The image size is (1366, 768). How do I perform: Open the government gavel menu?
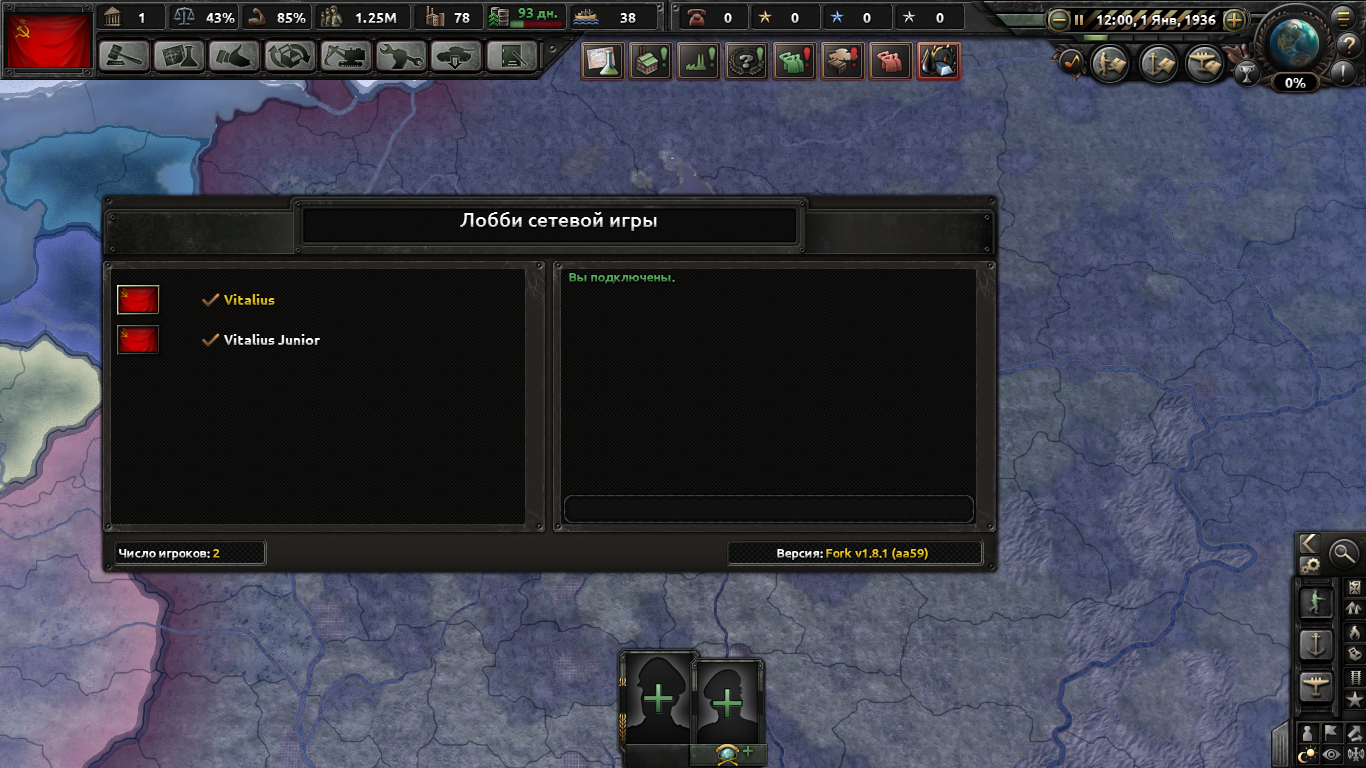pos(124,56)
